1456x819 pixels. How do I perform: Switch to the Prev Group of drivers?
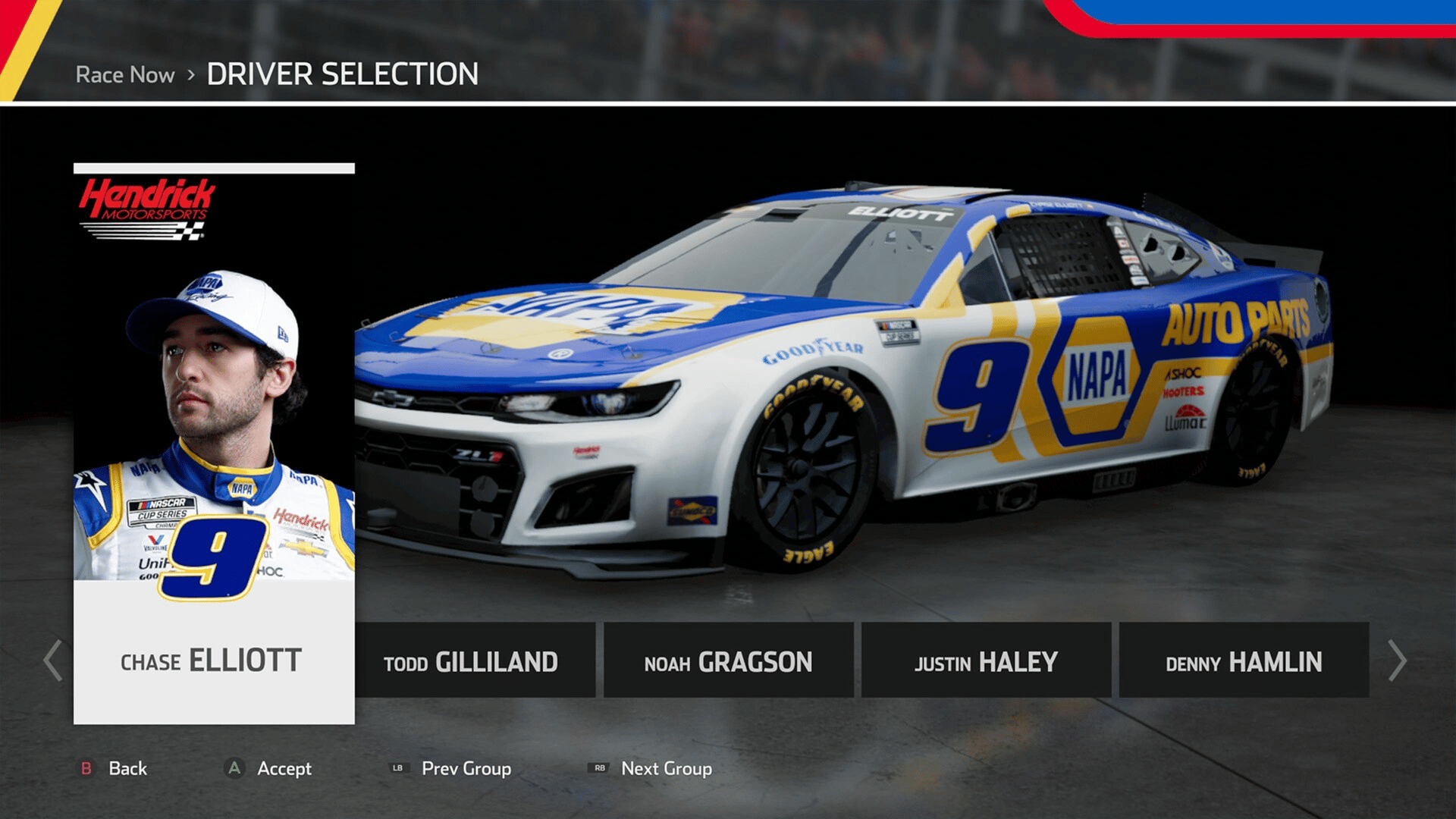451,768
